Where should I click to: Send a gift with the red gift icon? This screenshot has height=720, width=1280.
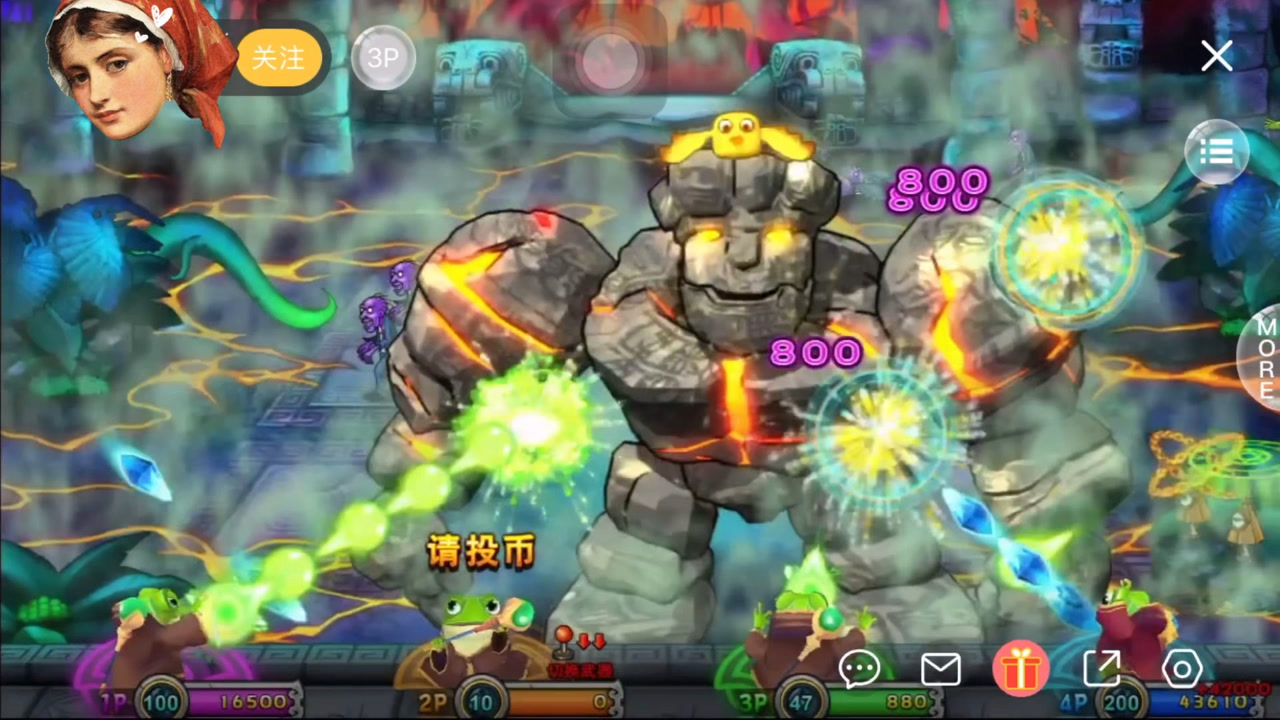(1020, 669)
